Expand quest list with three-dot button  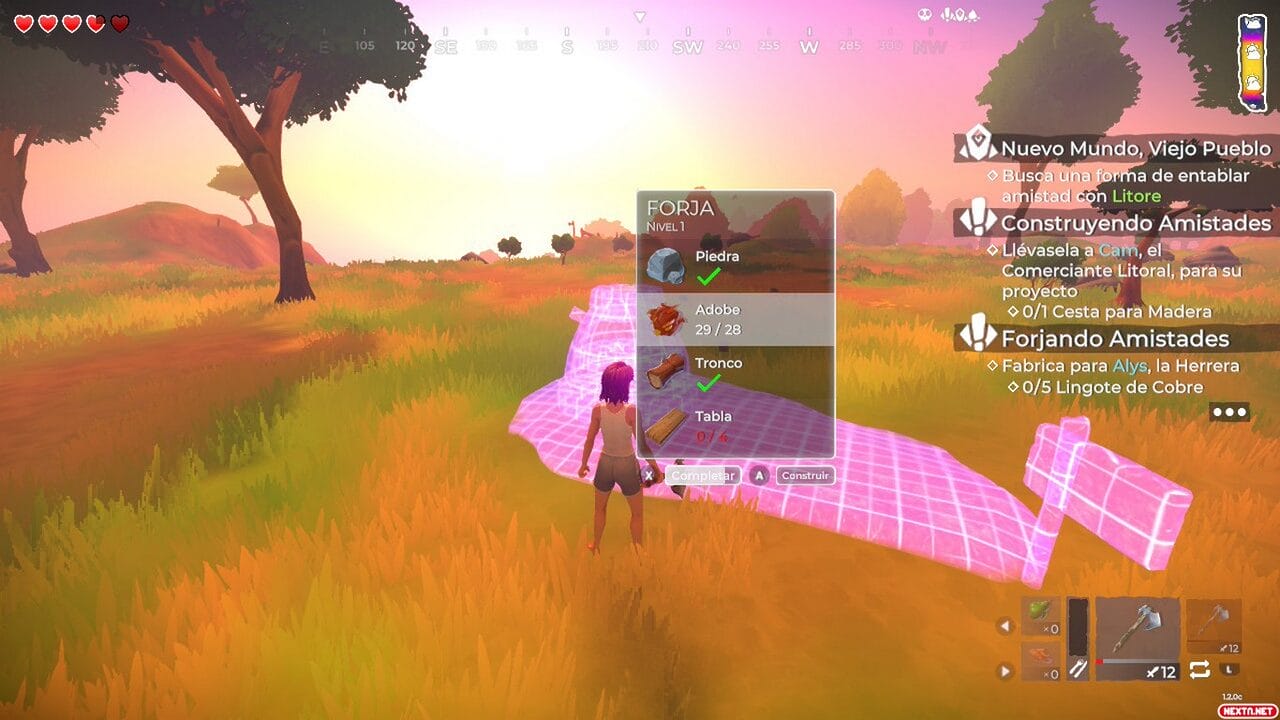point(1228,412)
